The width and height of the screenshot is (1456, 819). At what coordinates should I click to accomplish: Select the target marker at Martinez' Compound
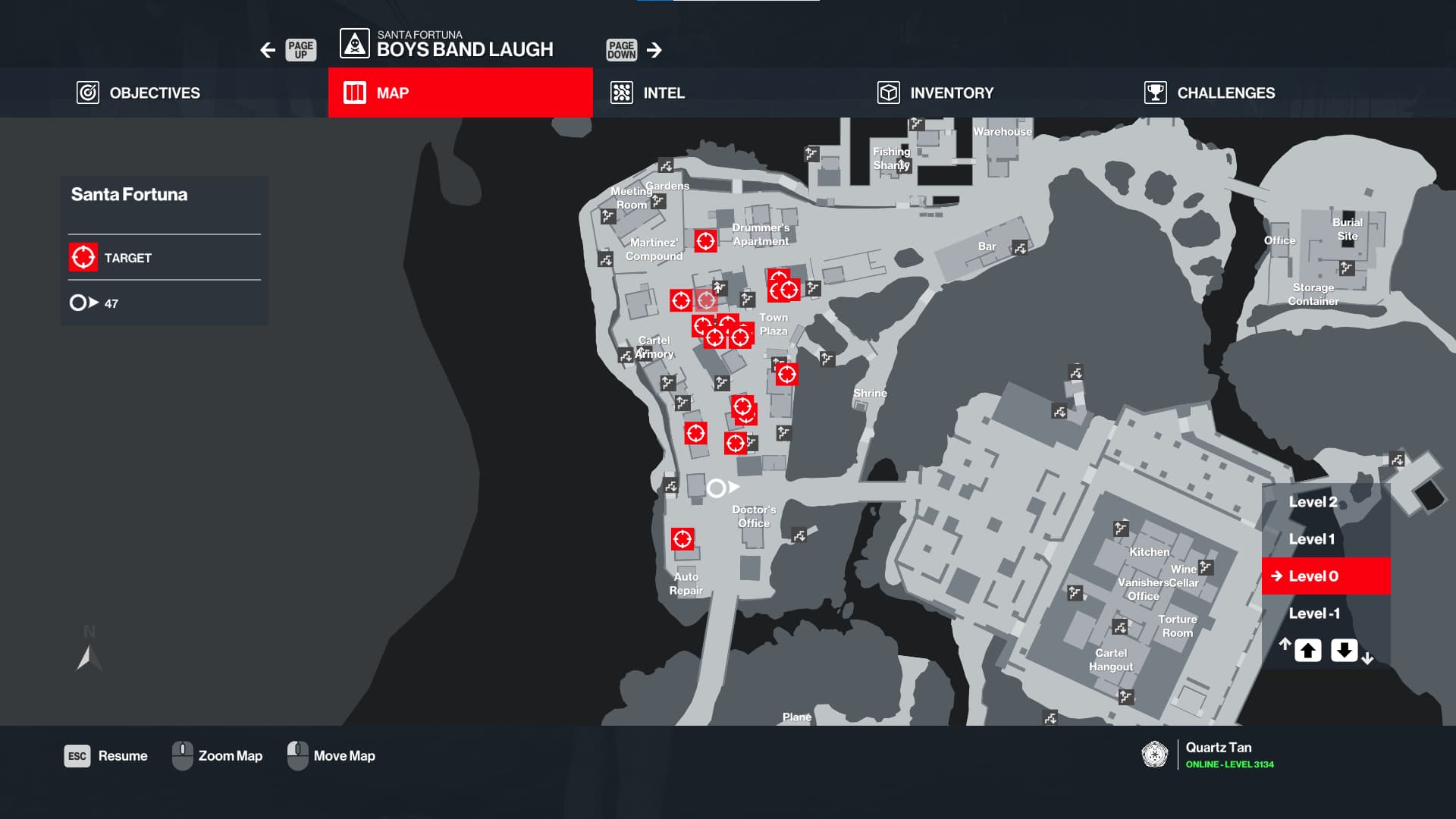click(x=705, y=241)
